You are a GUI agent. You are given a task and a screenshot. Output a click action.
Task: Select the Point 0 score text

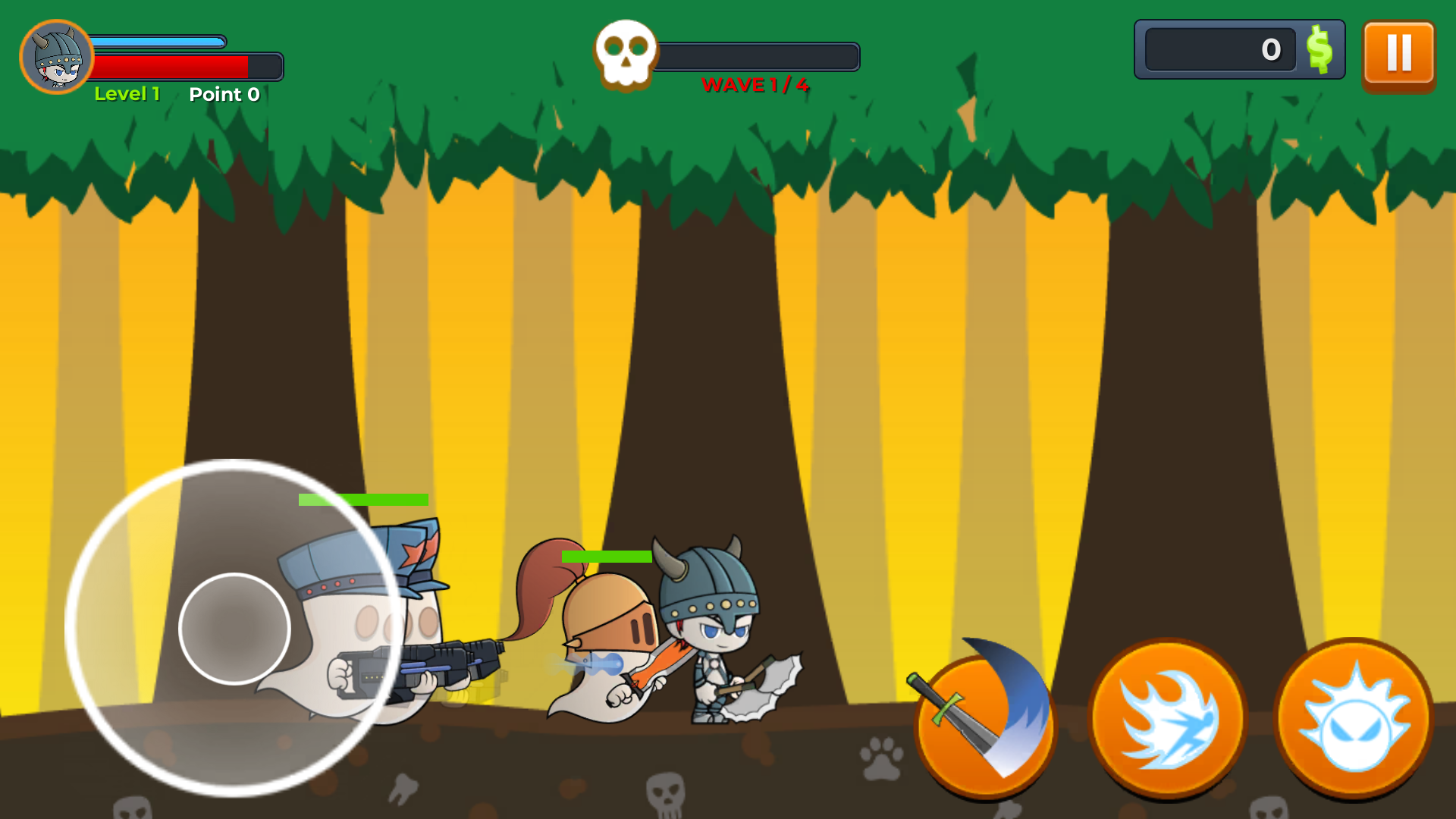point(224,95)
